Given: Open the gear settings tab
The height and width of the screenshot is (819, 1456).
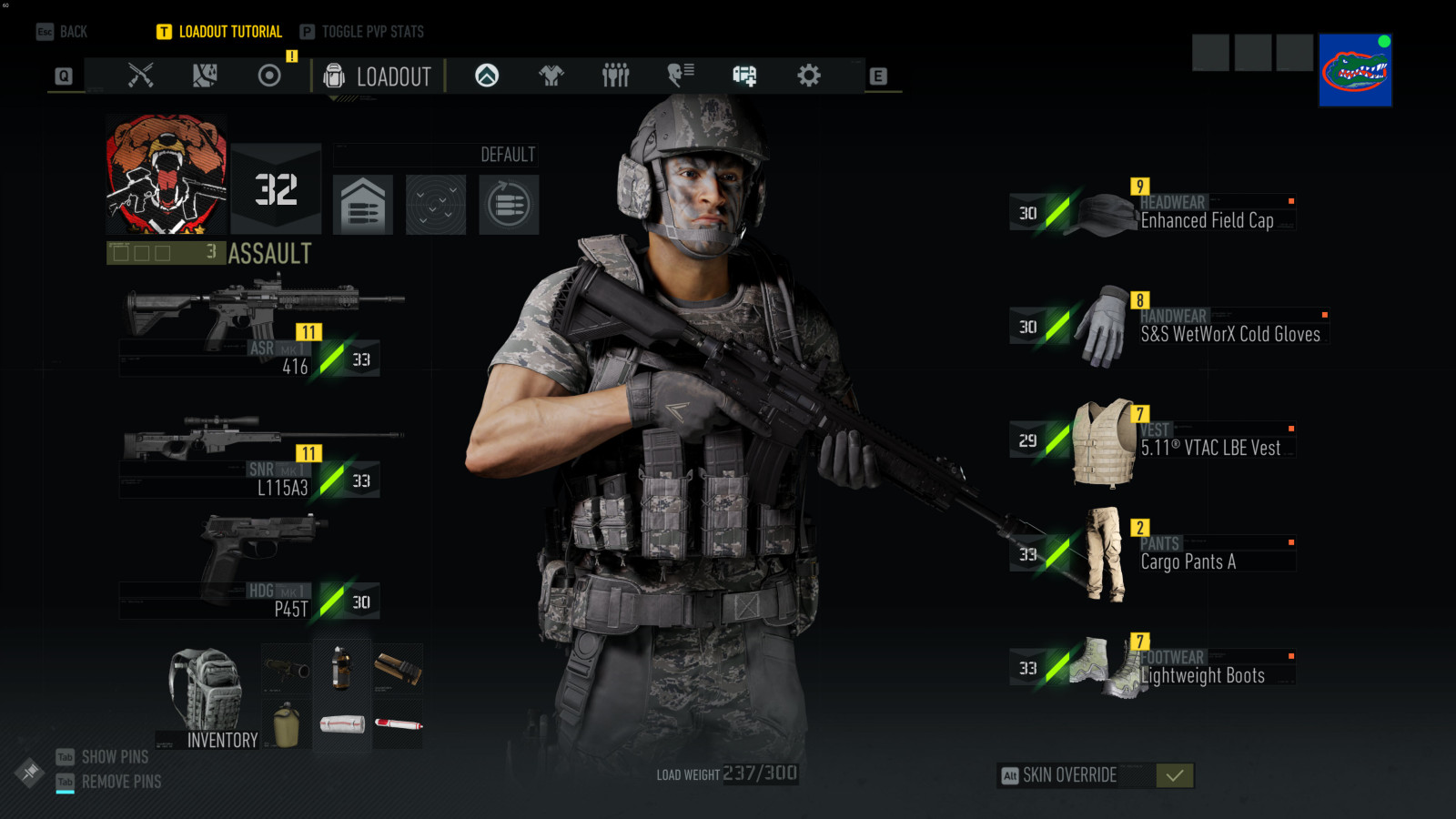Looking at the screenshot, I should [808, 76].
